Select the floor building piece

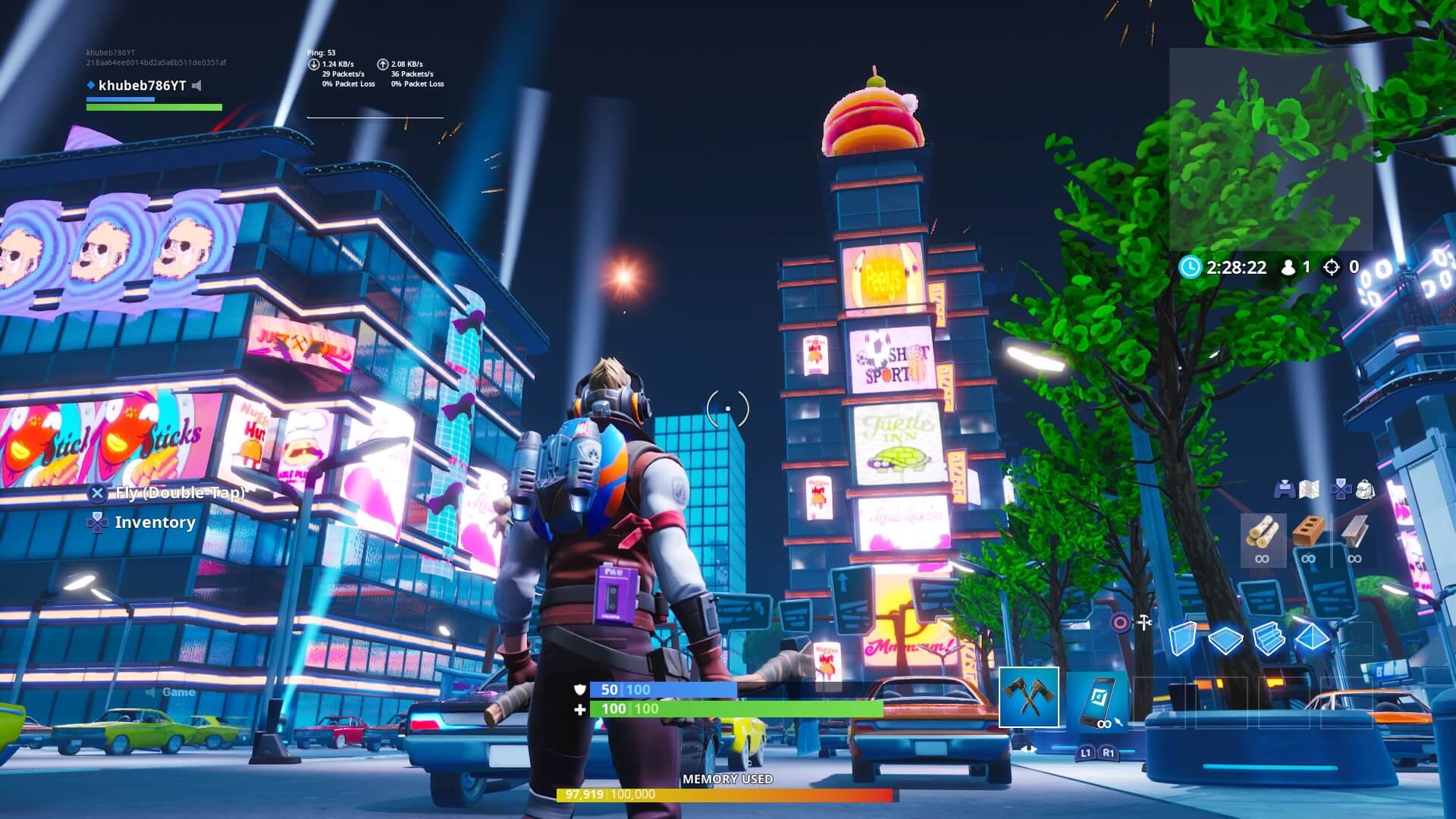click(x=1225, y=640)
